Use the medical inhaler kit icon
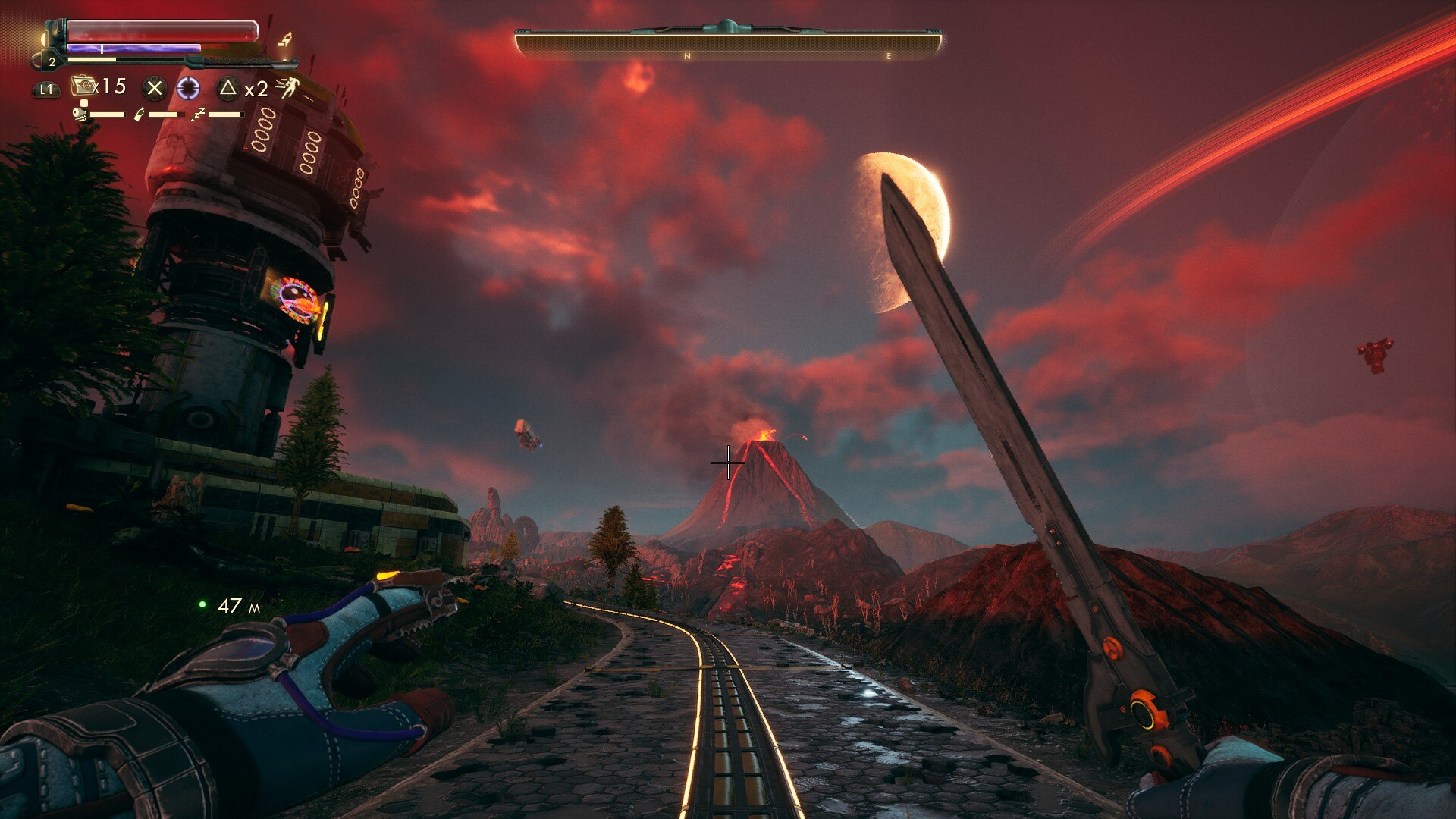The image size is (1456, 819). 83,86
